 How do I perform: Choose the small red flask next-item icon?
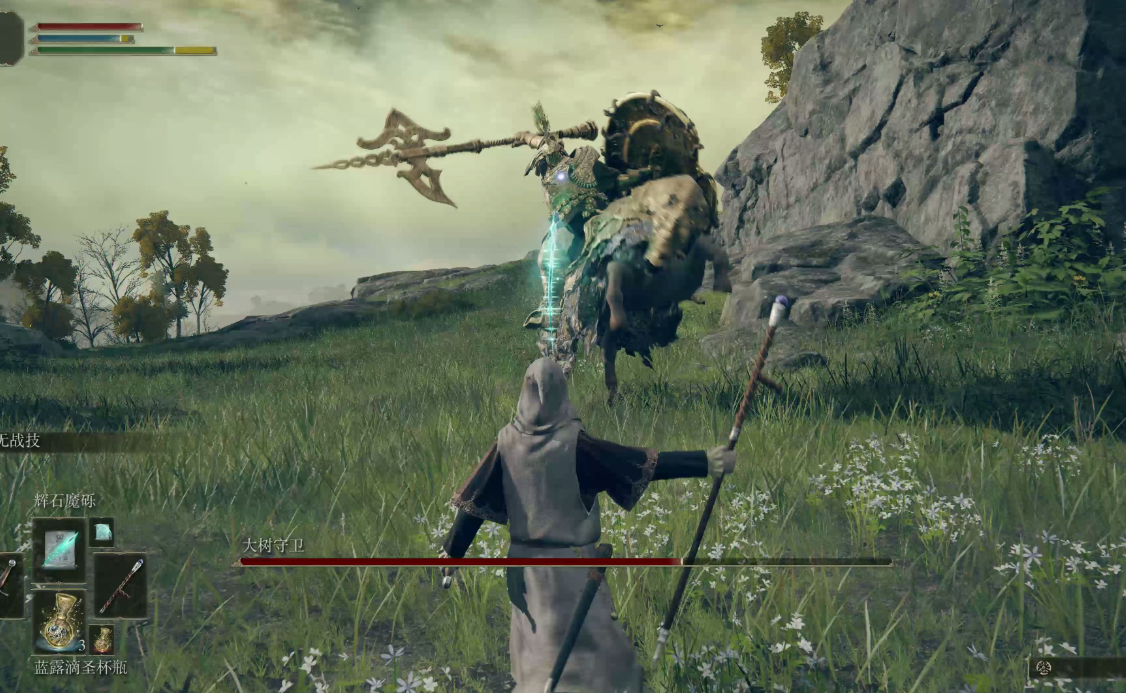tap(102, 638)
